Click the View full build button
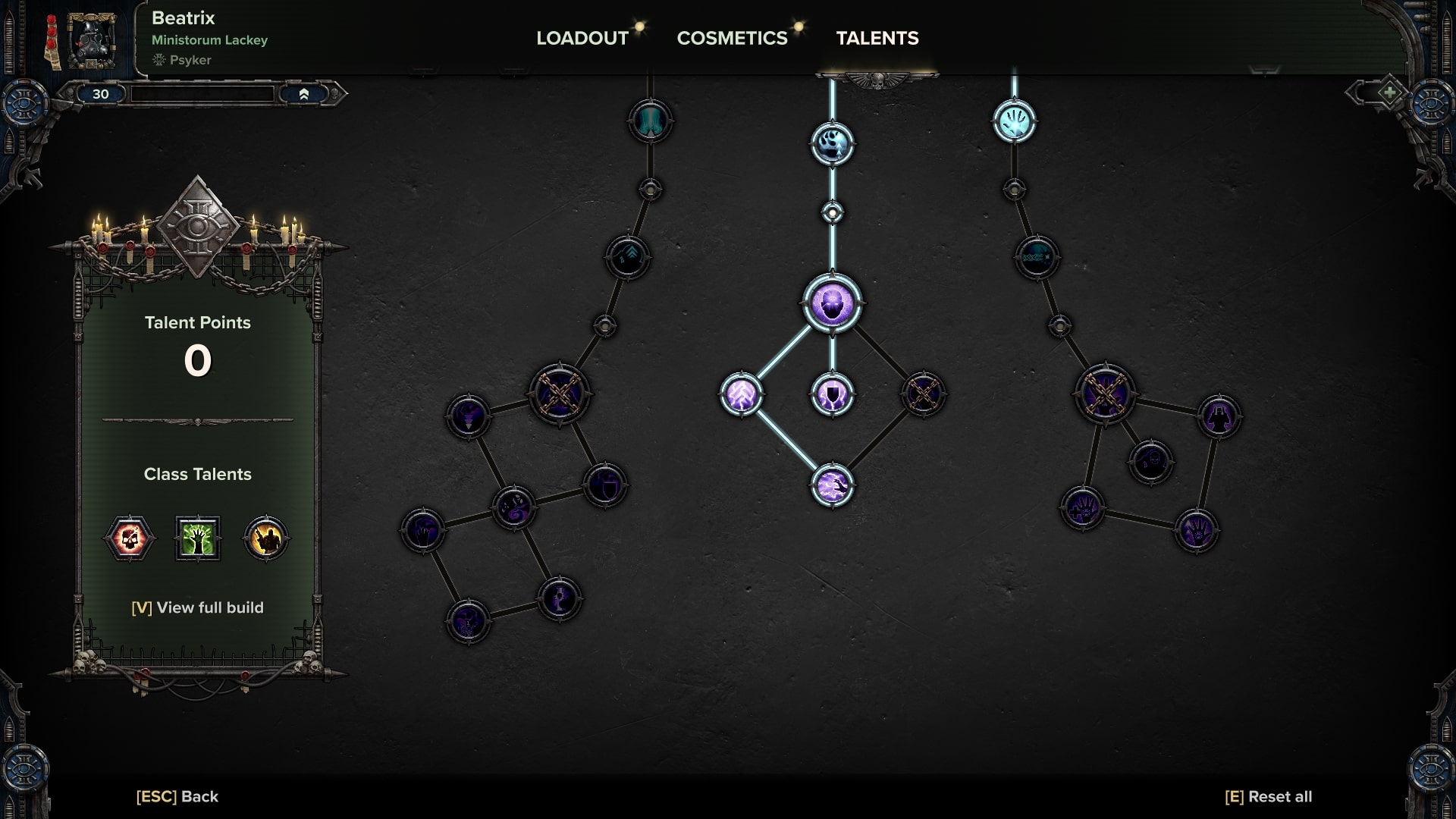 point(197,607)
